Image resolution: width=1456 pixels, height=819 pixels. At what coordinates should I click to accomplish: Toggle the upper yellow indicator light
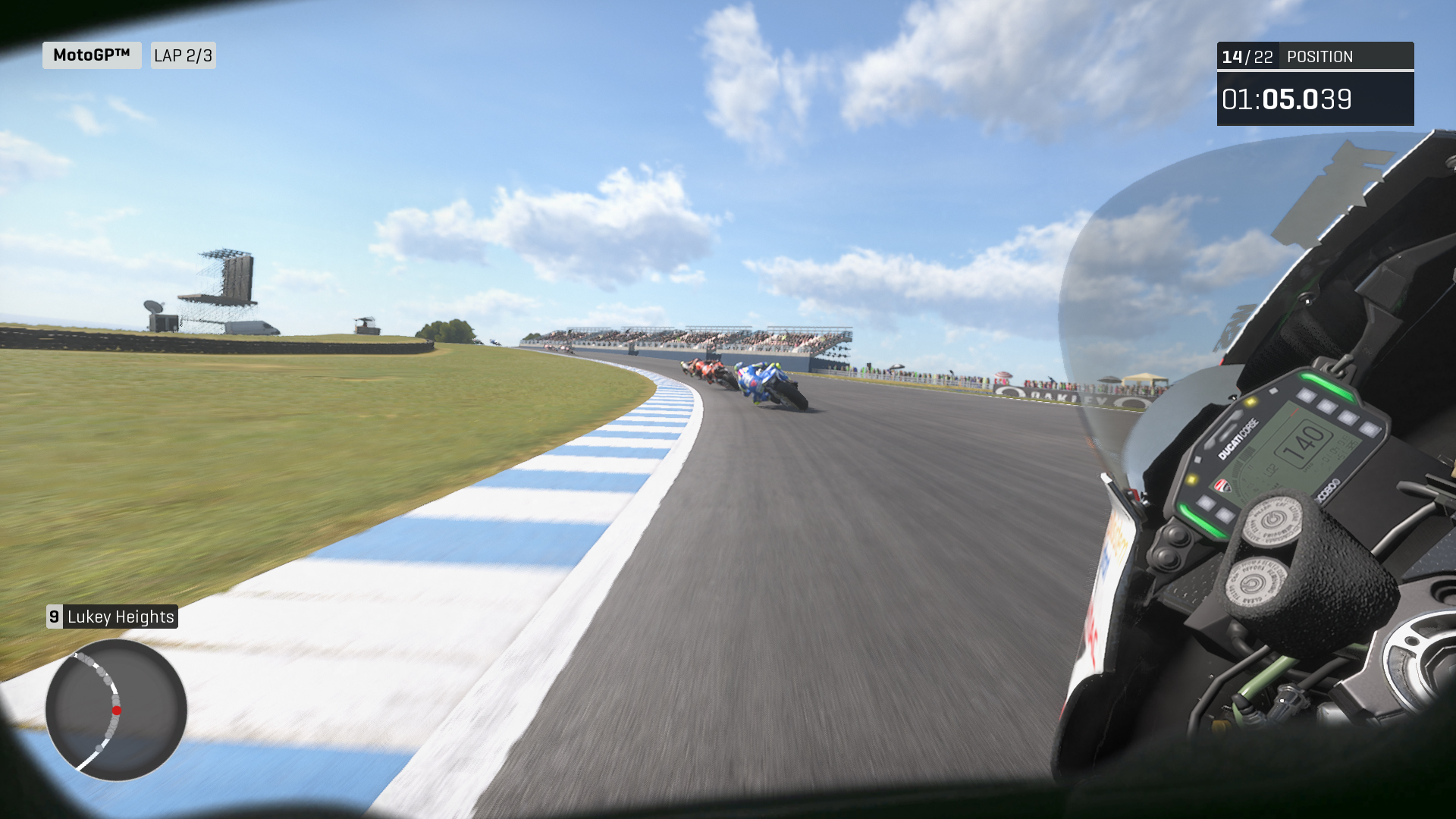click(x=1253, y=403)
